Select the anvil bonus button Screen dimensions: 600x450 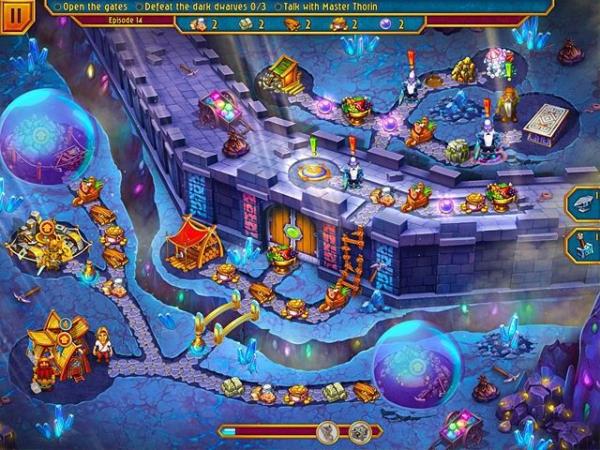pos(585,204)
